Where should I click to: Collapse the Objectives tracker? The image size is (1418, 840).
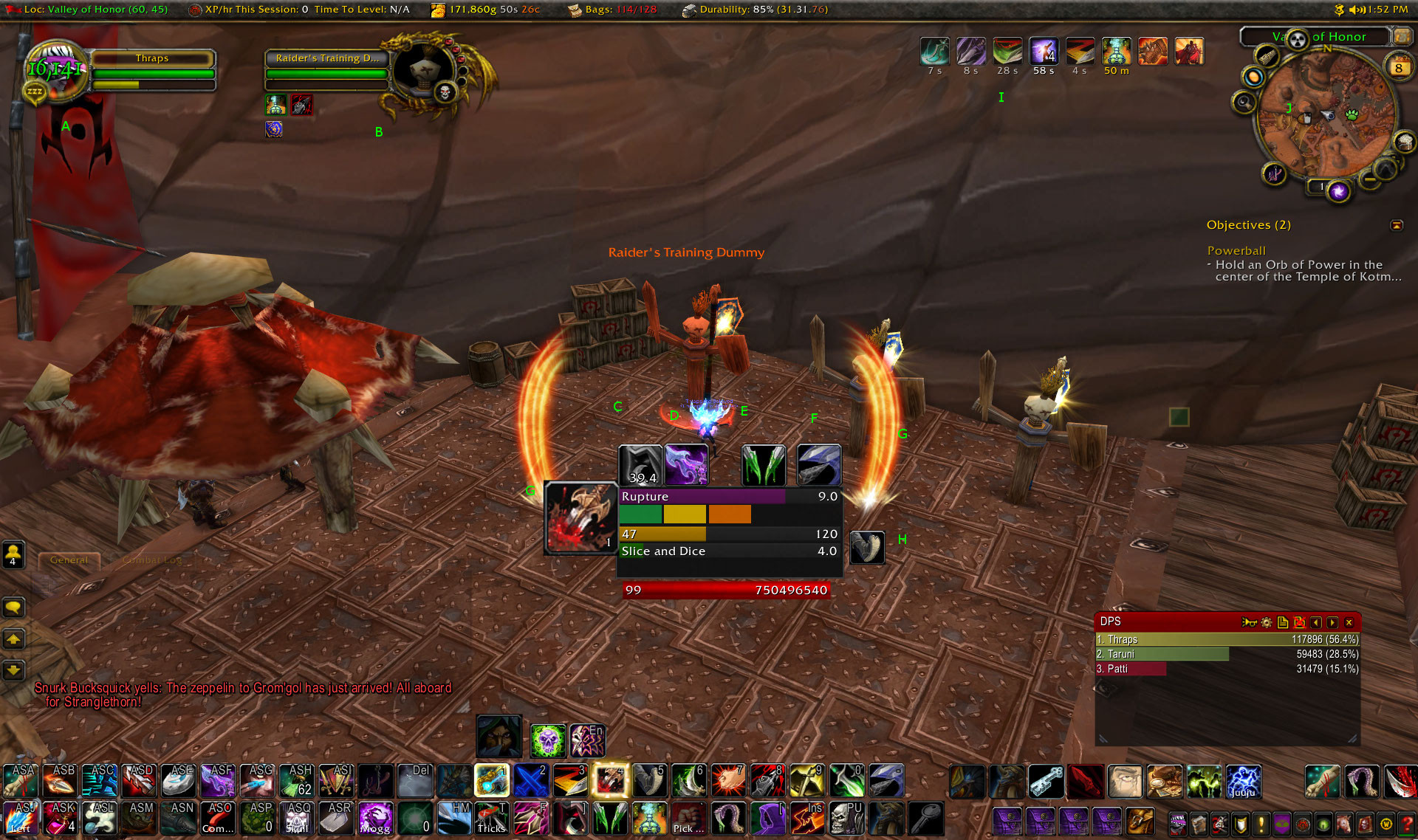[1397, 225]
